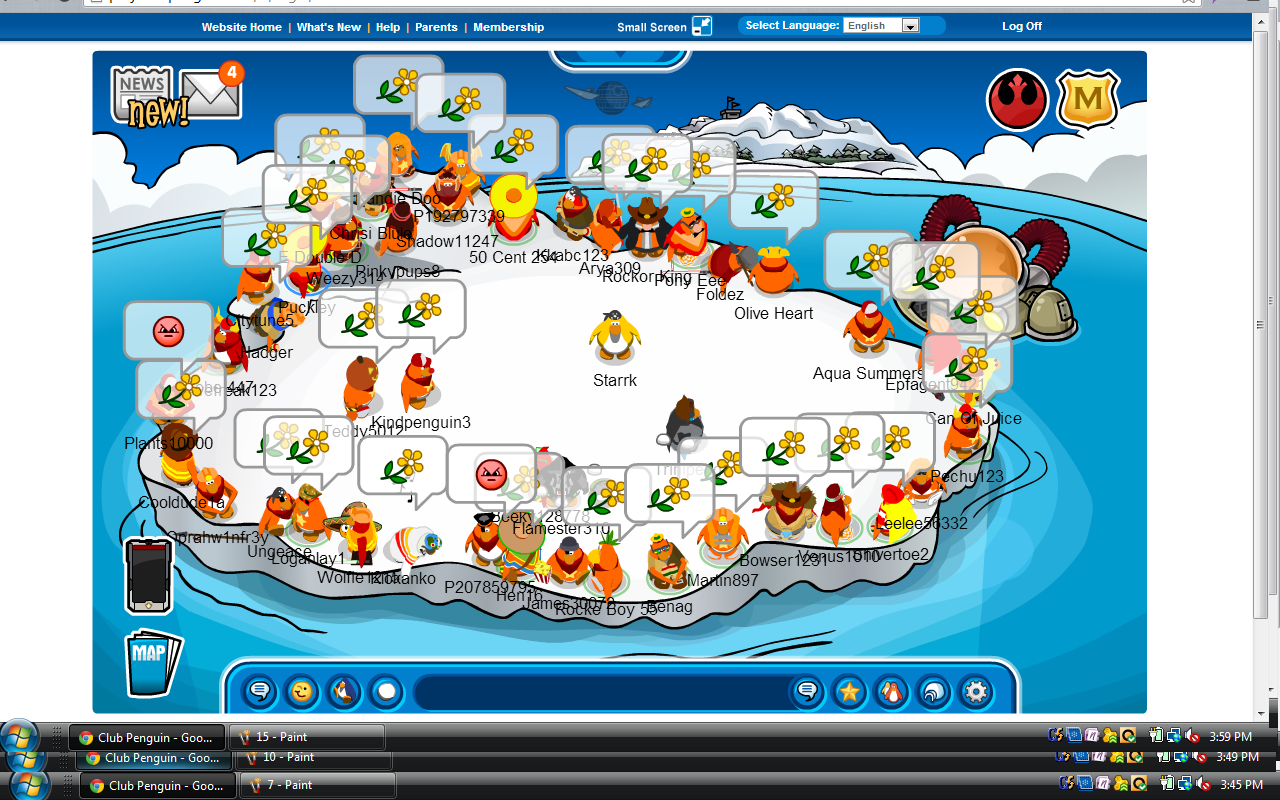Viewport: 1280px width, 800px height.
Task: Click the red Rebel Alliance emblem
Action: [1017, 100]
